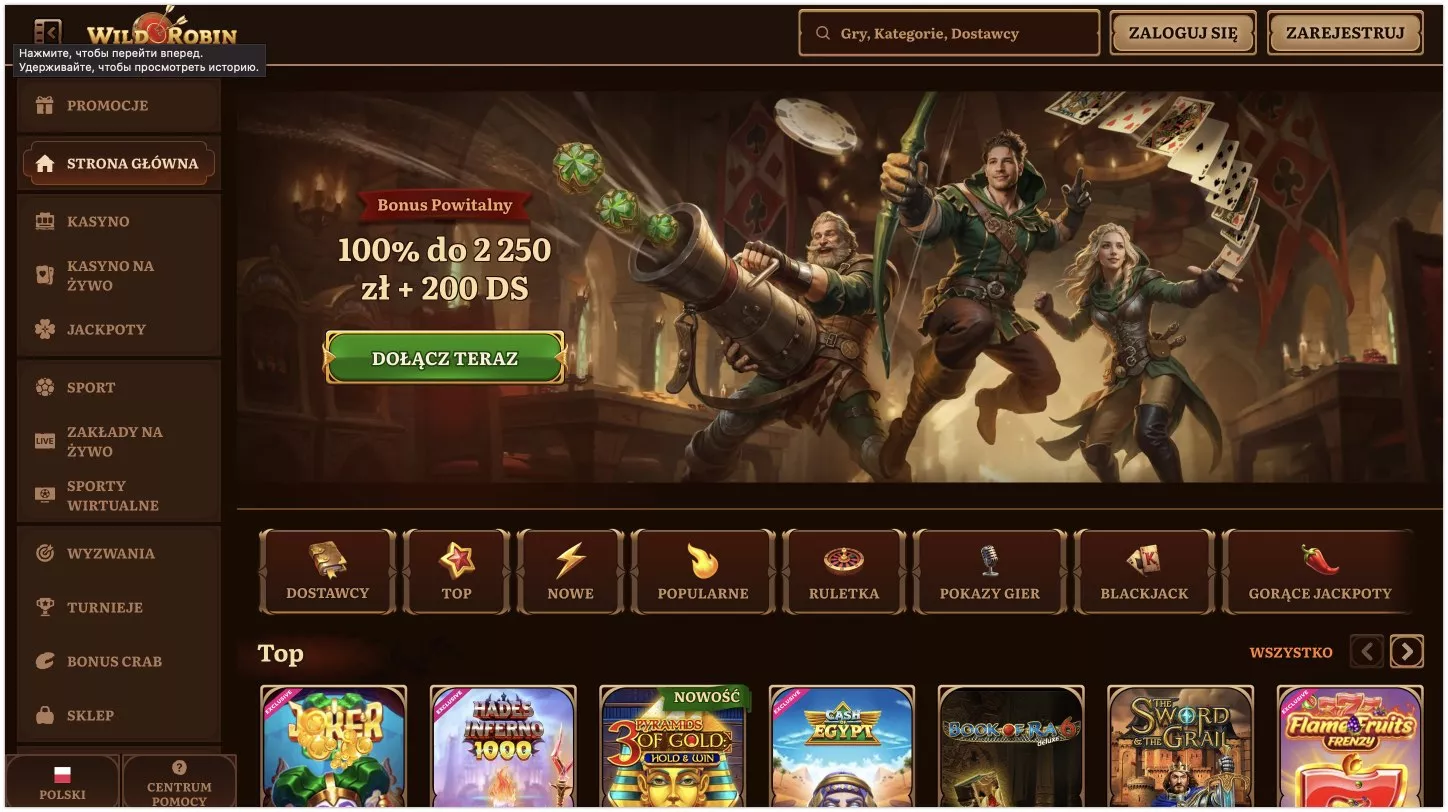Open the Sklep shop entry
Screen dimensions: 1448x812
pyautogui.click(x=90, y=715)
